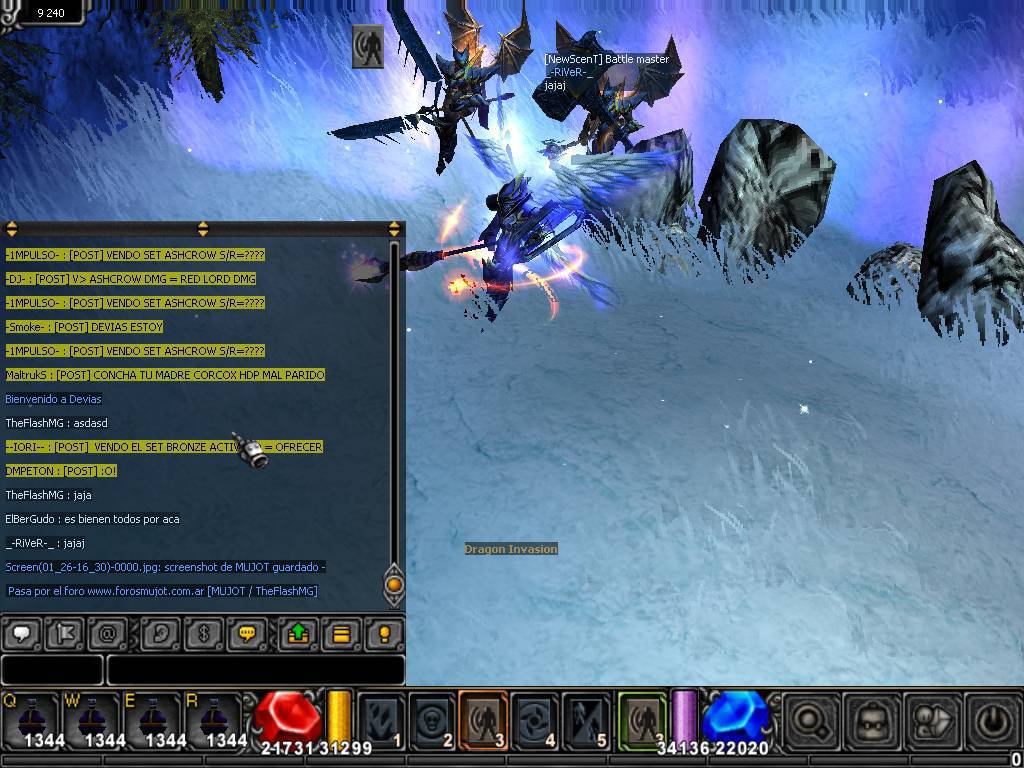Use the potion in the E slot

(152, 716)
